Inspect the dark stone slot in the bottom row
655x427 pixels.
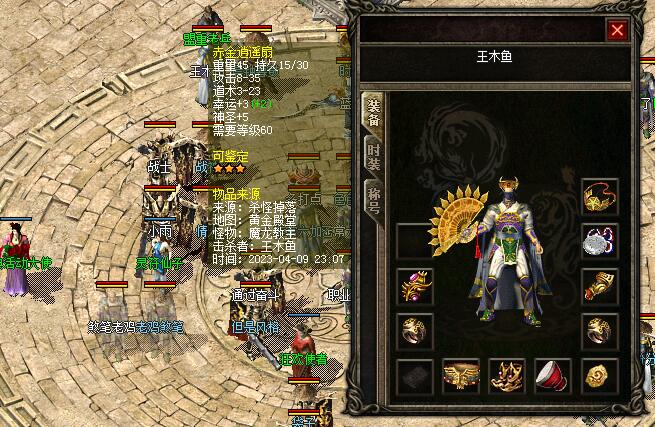pos(414,376)
